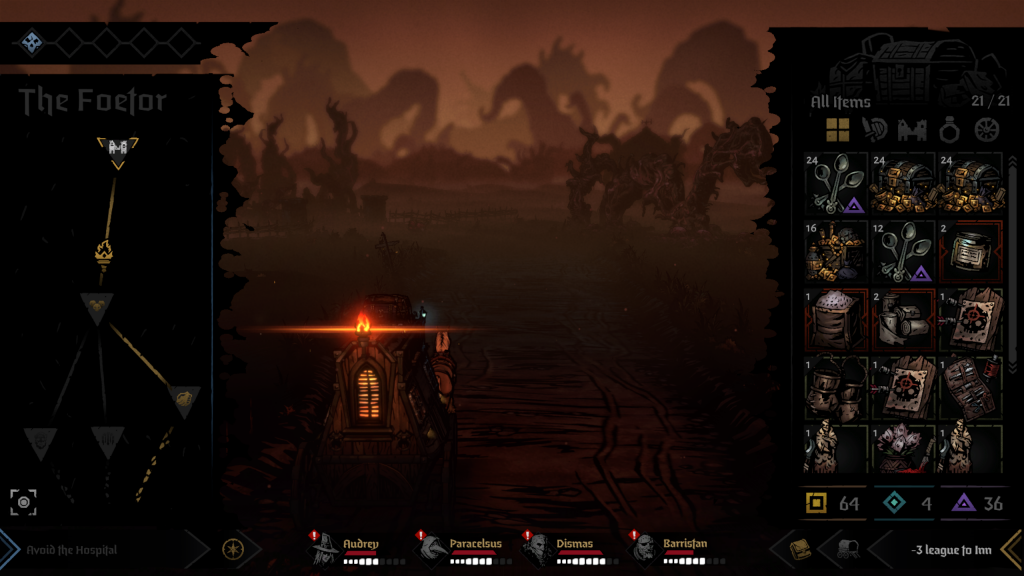Image resolution: width=1024 pixels, height=576 pixels.
Task: Open the journal book icon
Action: click(799, 549)
